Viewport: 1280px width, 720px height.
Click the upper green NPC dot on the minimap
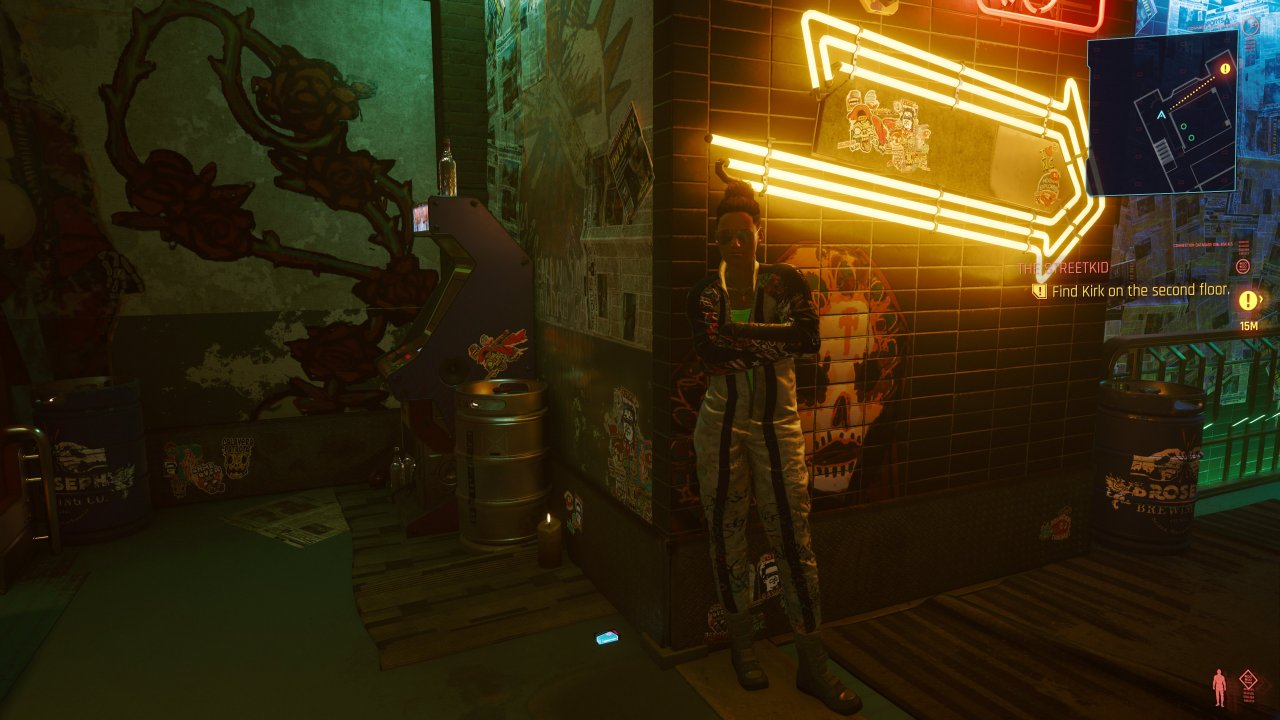coord(1183,126)
